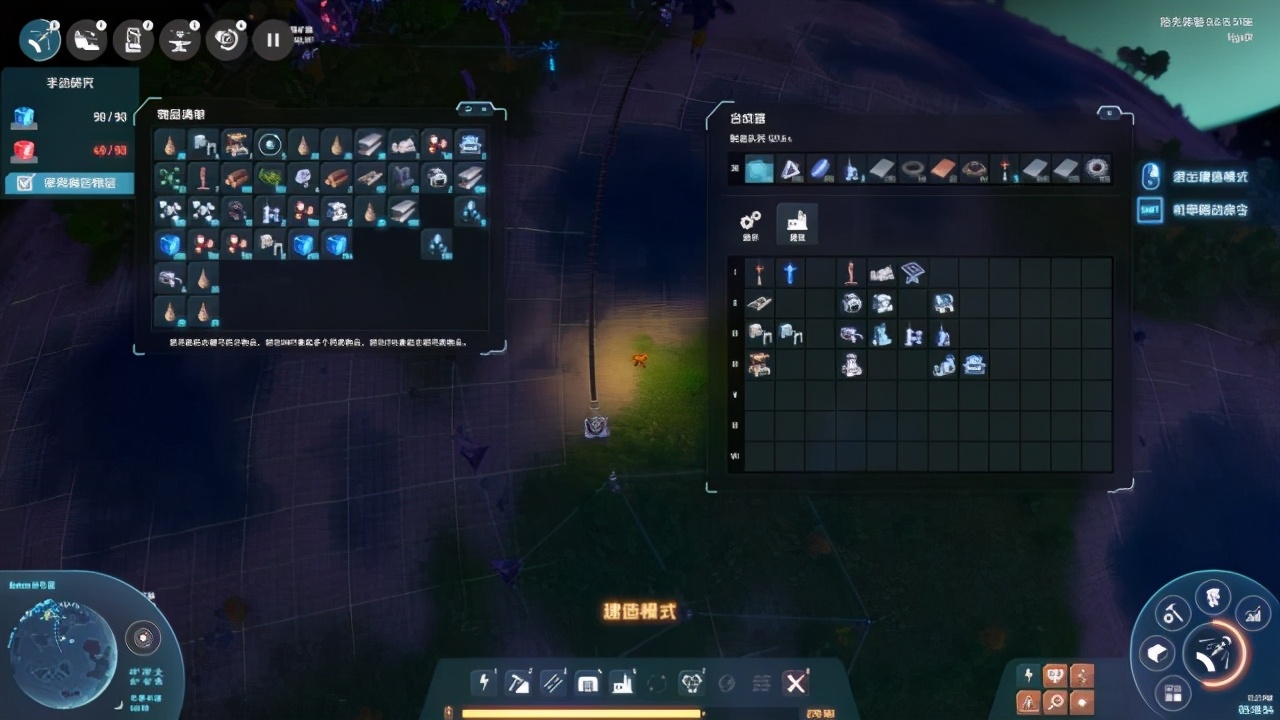Collapse the item inventory panel header arrow
The height and width of the screenshot is (720, 1280).
point(468,109)
